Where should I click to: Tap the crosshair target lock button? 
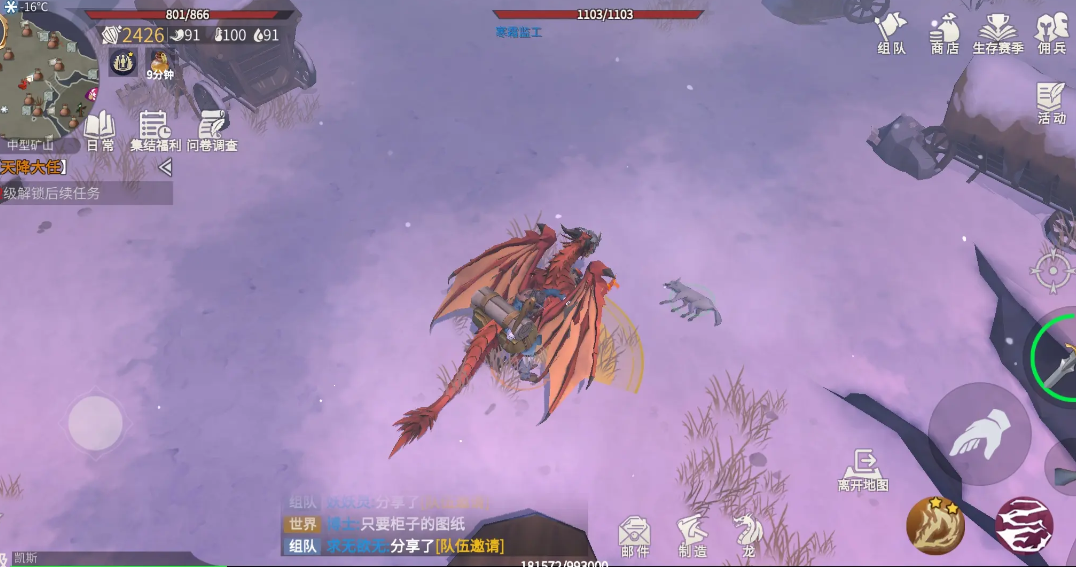(x=1052, y=270)
